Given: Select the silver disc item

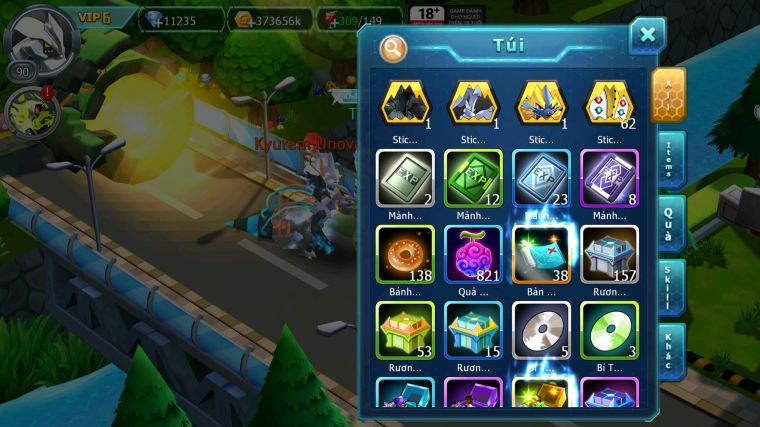Looking at the screenshot, I should pos(541,329).
